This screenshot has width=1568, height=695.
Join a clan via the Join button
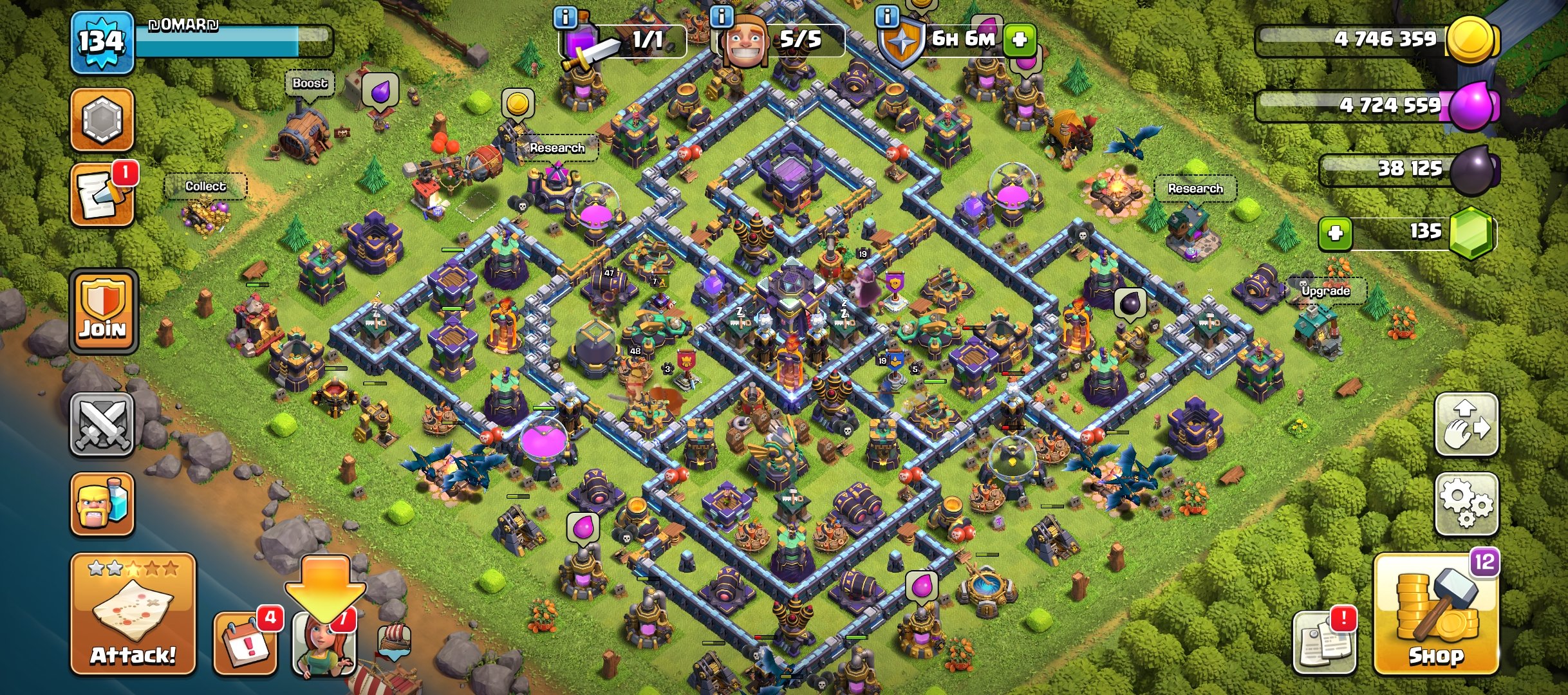[103, 311]
